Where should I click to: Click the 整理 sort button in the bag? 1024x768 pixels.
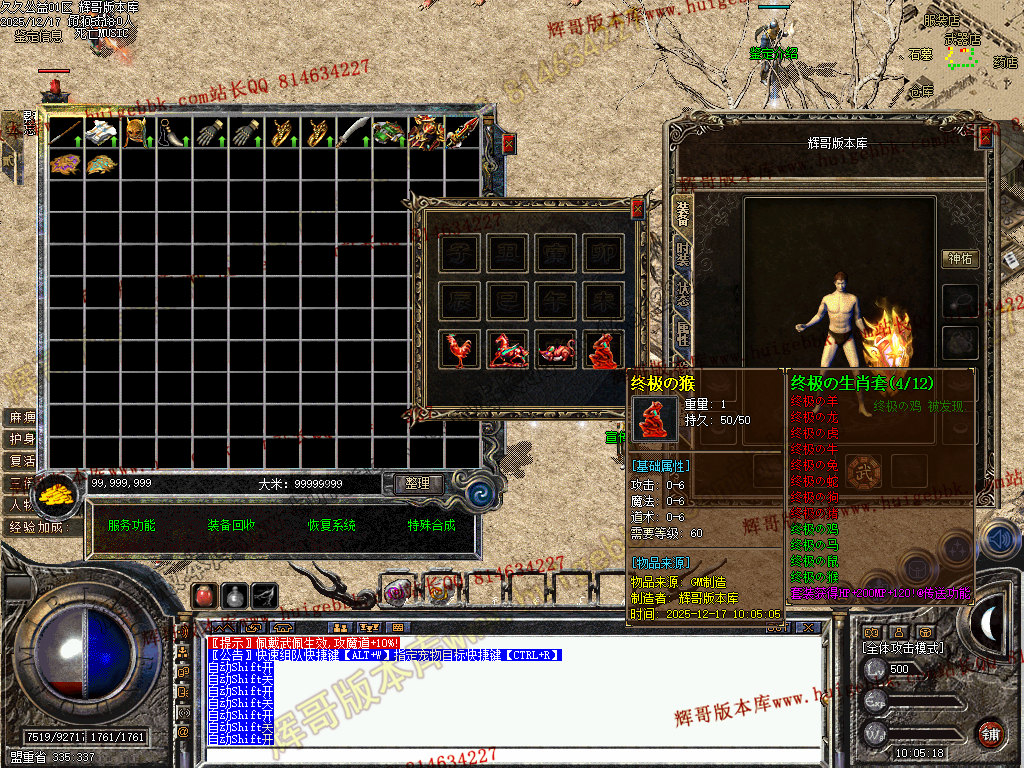(417, 483)
